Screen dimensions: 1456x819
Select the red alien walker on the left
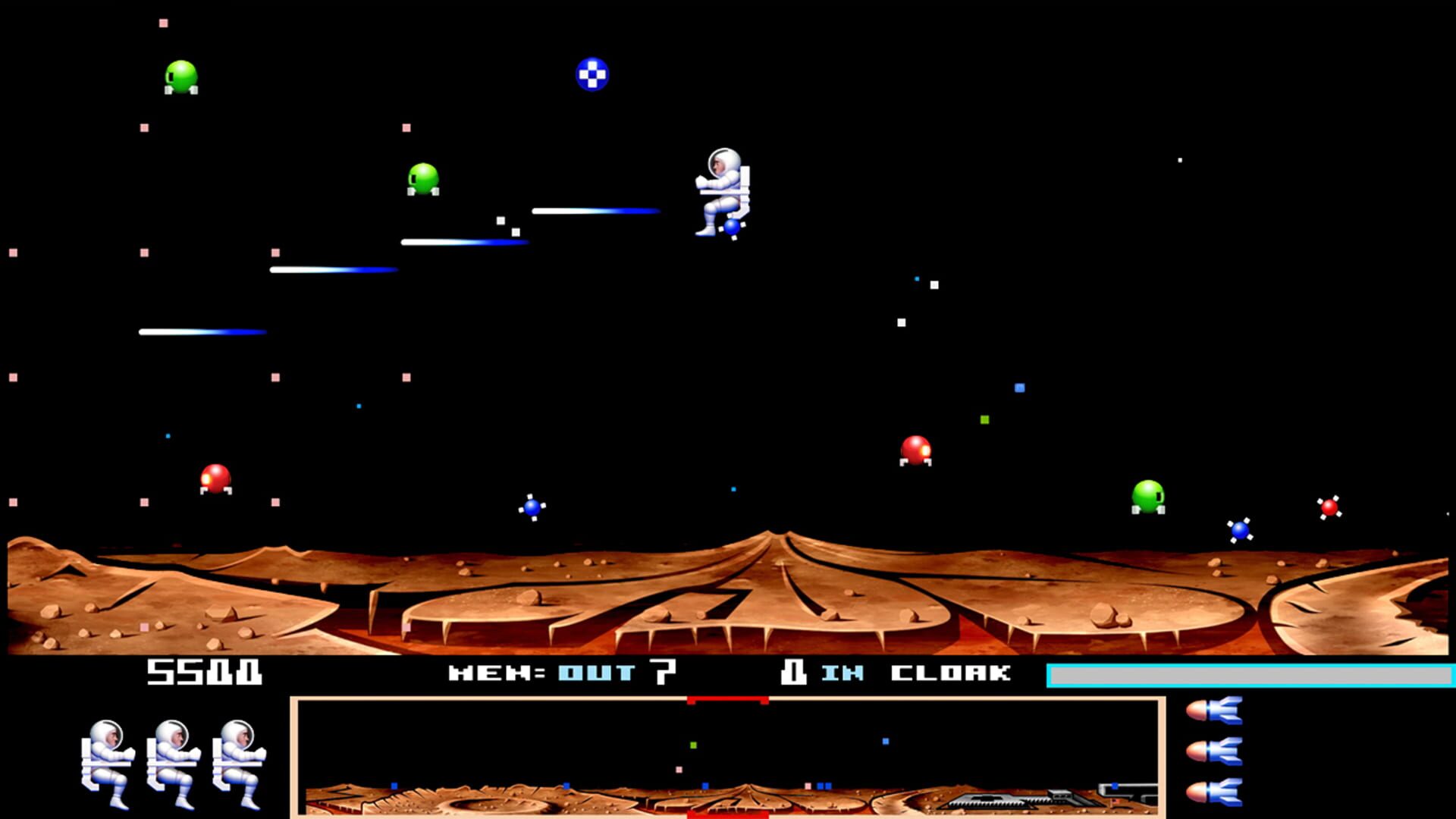tap(216, 479)
